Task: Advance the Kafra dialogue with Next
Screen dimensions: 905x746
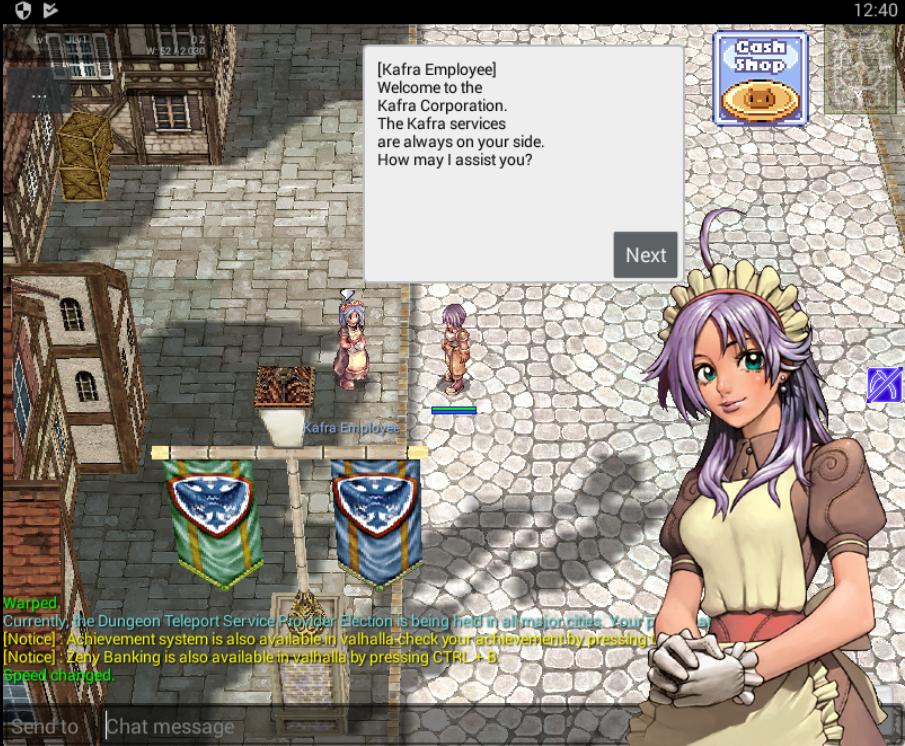Action: tap(645, 255)
